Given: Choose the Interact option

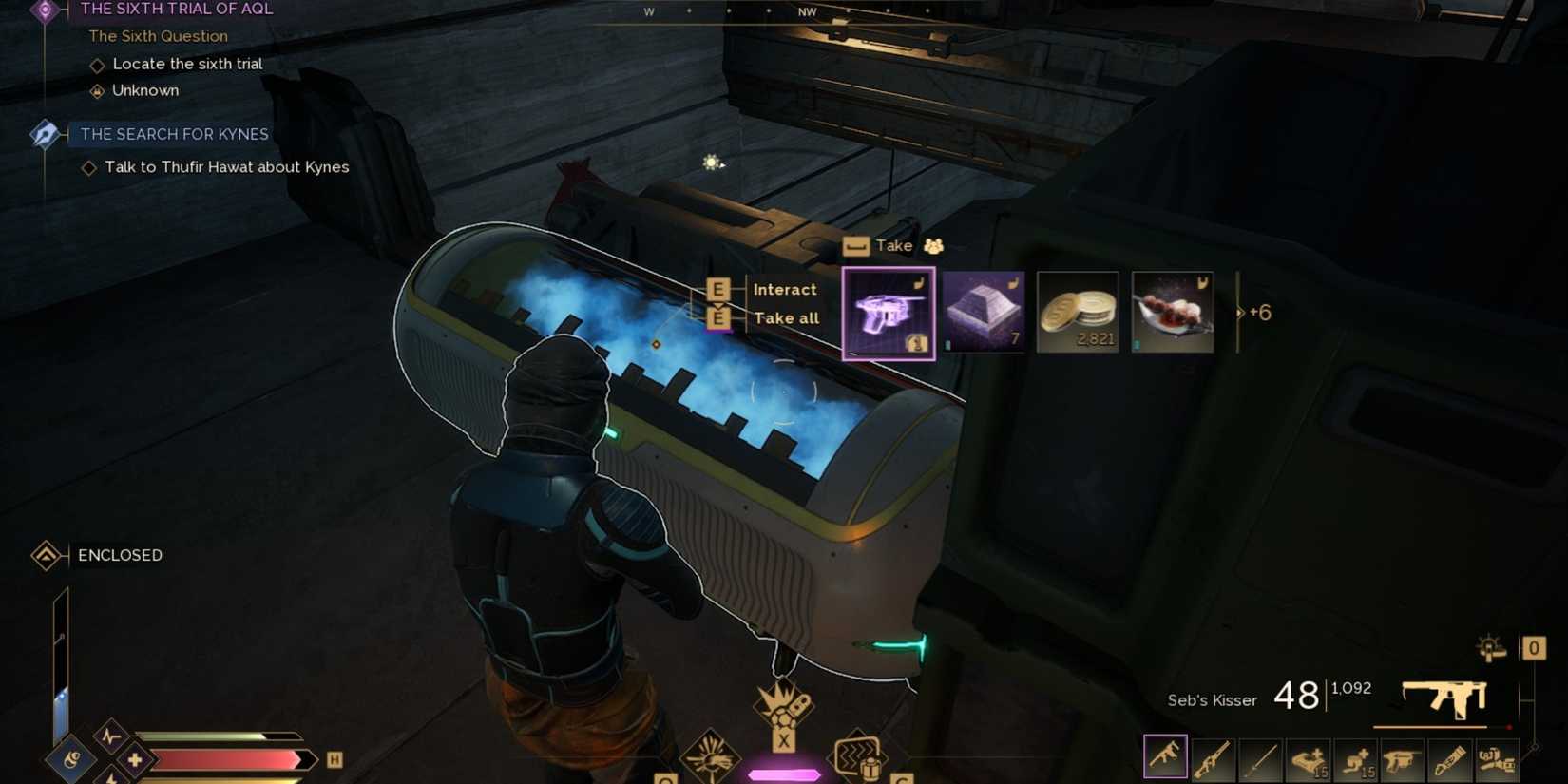Looking at the screenshot, I should 785,289.
